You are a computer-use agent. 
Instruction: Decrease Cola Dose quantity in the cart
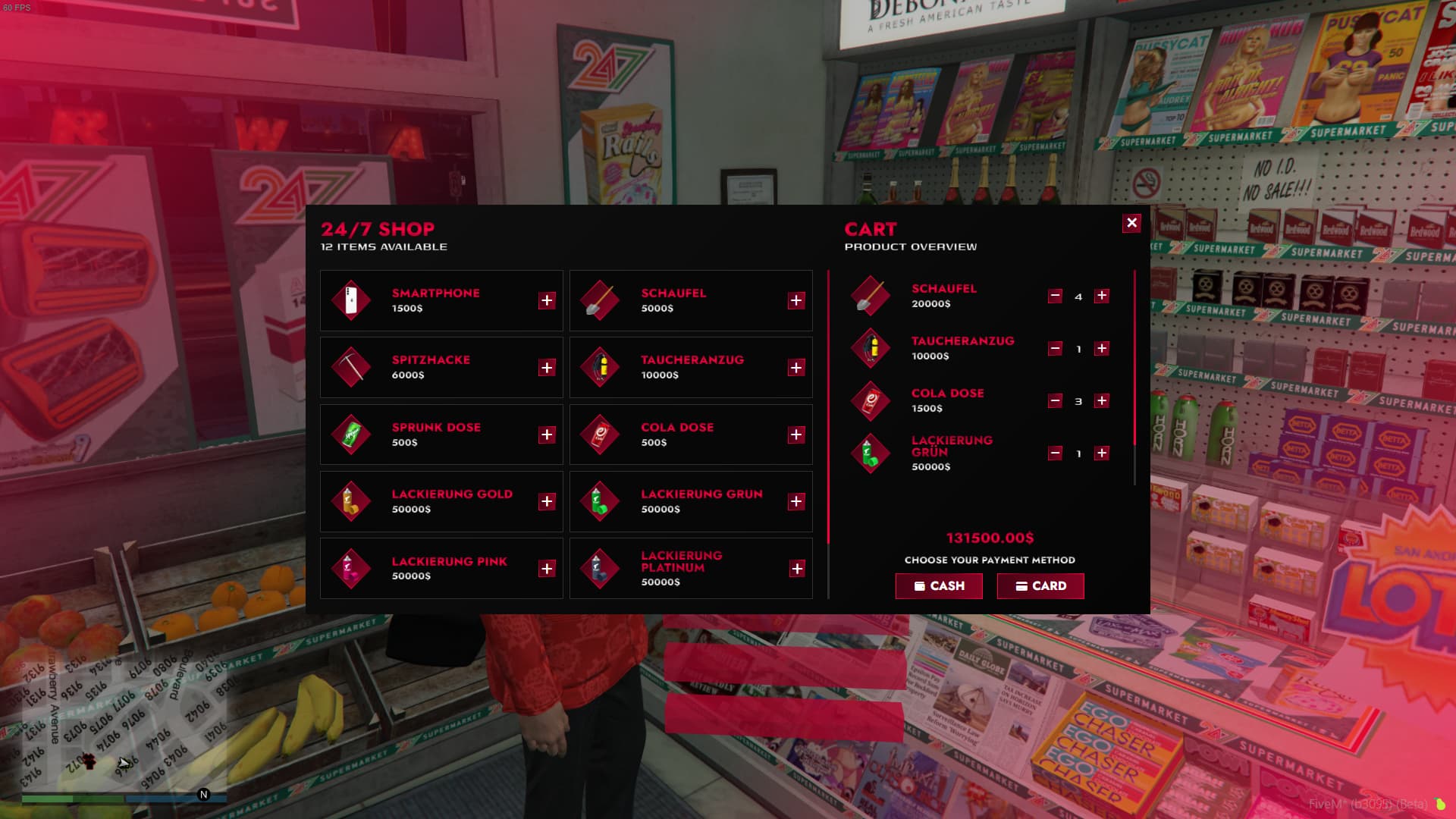point(1054,400)
